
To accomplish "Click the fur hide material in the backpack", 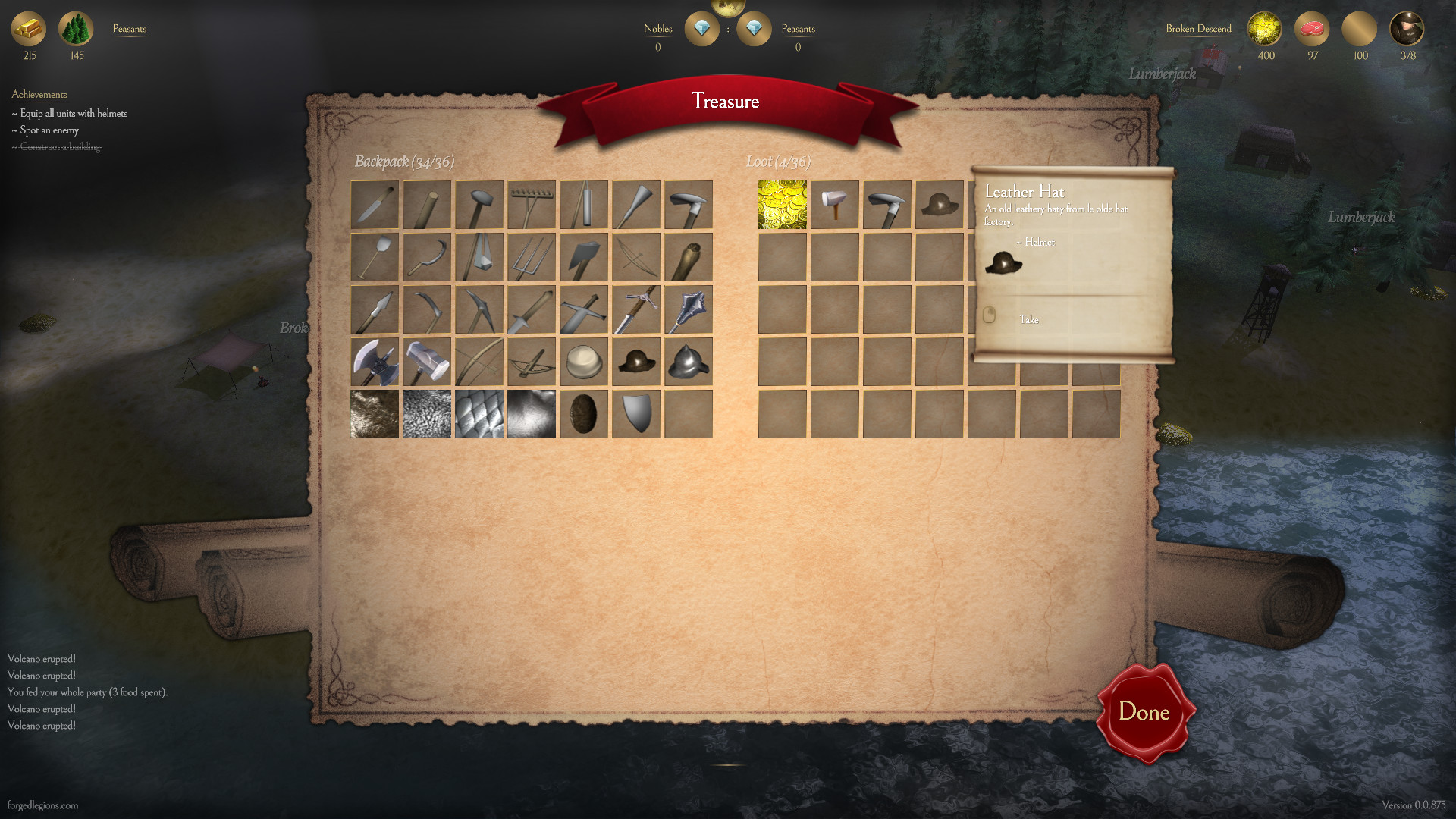I will (374, 414).
